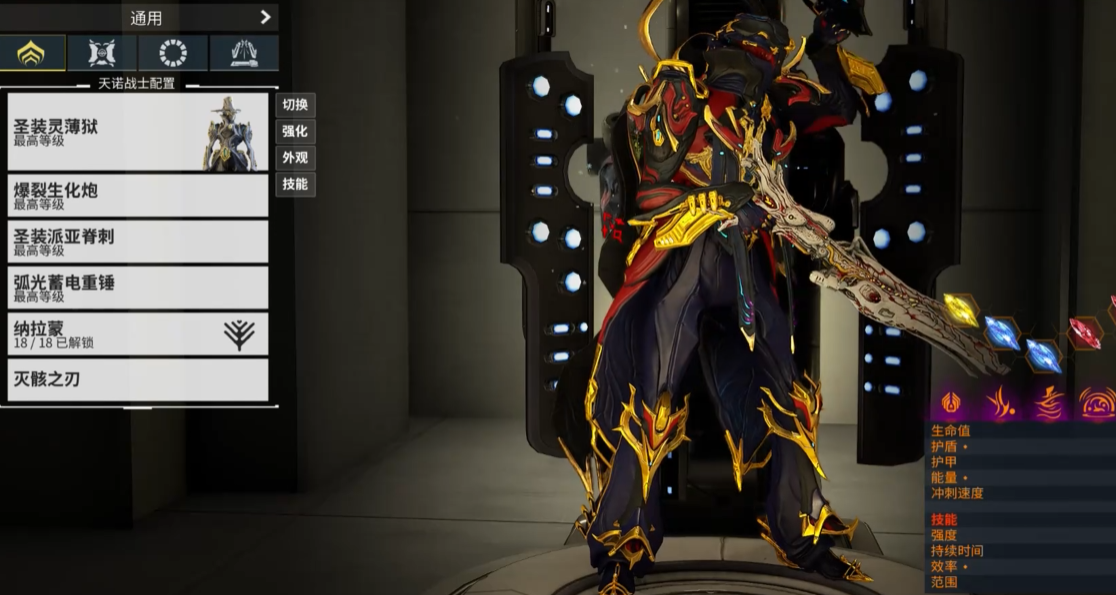Viewport: 1116px width, 595px height.
Task: Select the 圣装灵薄狱 warframe slot
Action: click(138, 133)
